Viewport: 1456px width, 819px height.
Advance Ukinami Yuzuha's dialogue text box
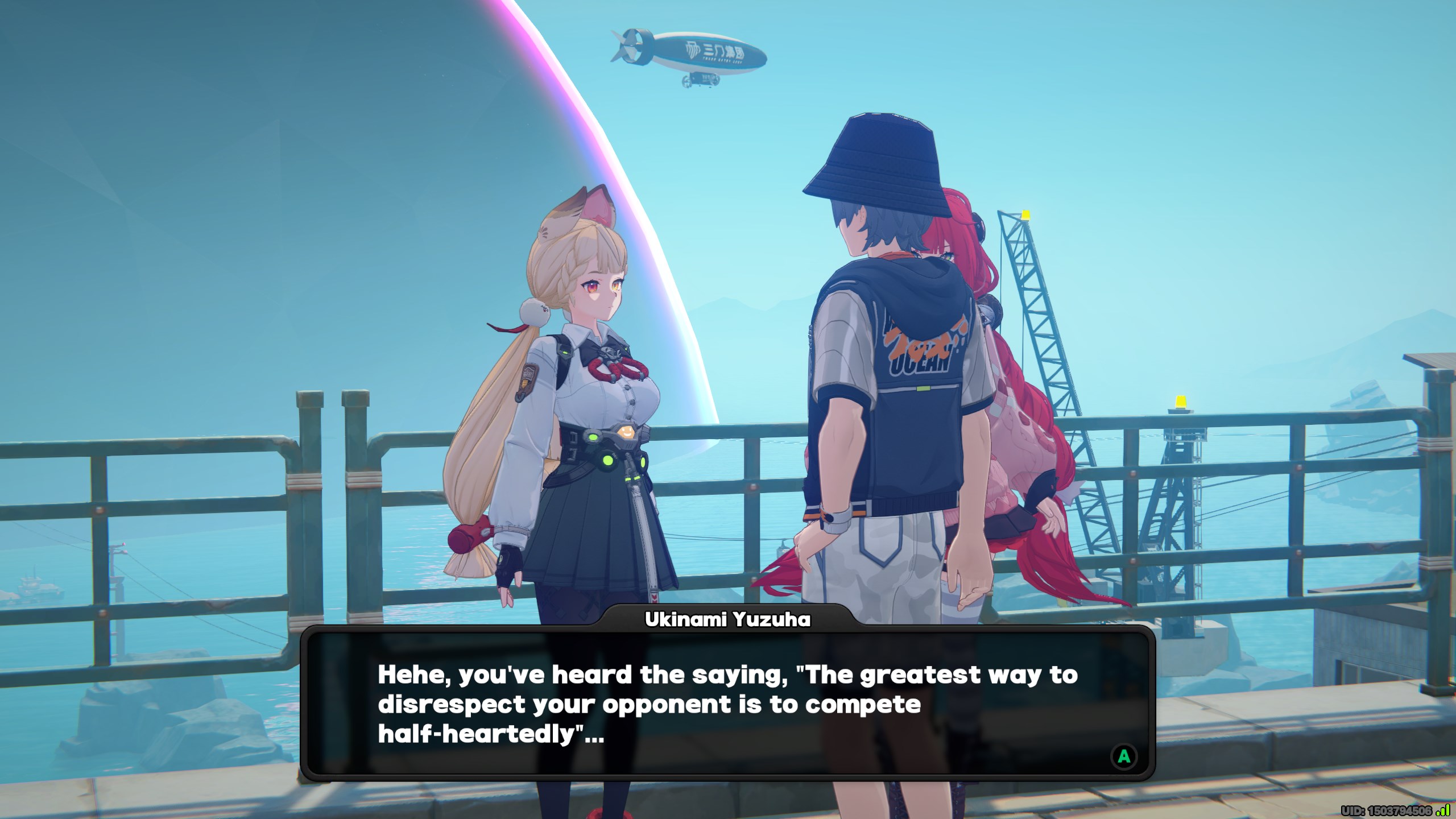pyautogui.click(x=1124, y=756)
